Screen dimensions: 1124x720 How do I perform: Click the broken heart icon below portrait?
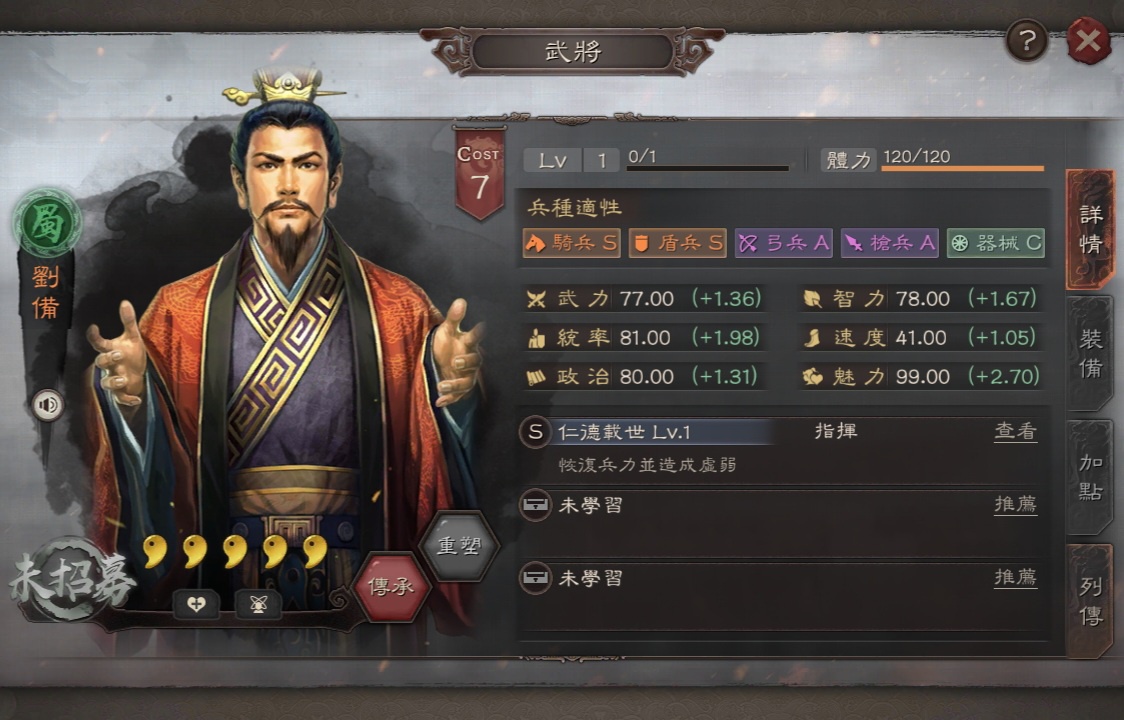(x=197, y=603)
